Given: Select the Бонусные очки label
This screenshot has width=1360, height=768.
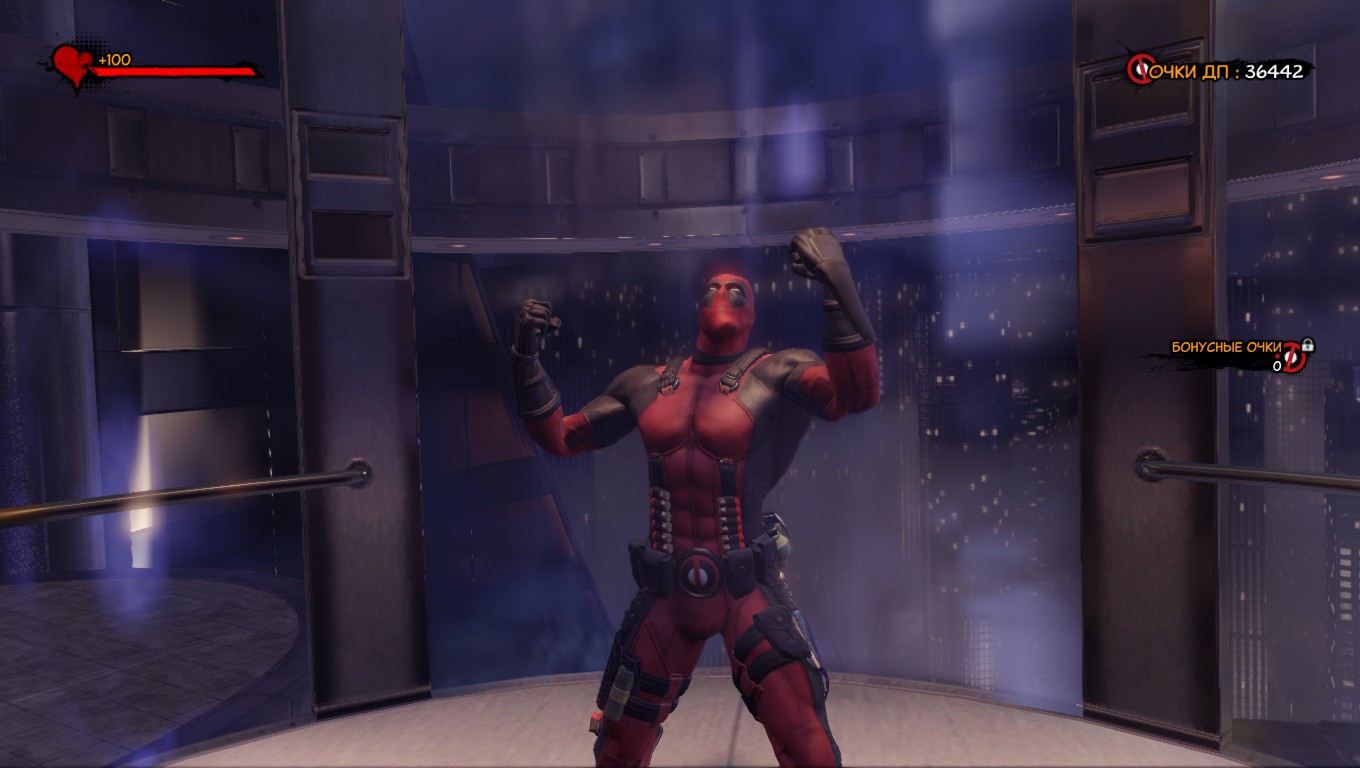Looking at the screenshot, I should pyautogui.click(x=1226, y=345).
